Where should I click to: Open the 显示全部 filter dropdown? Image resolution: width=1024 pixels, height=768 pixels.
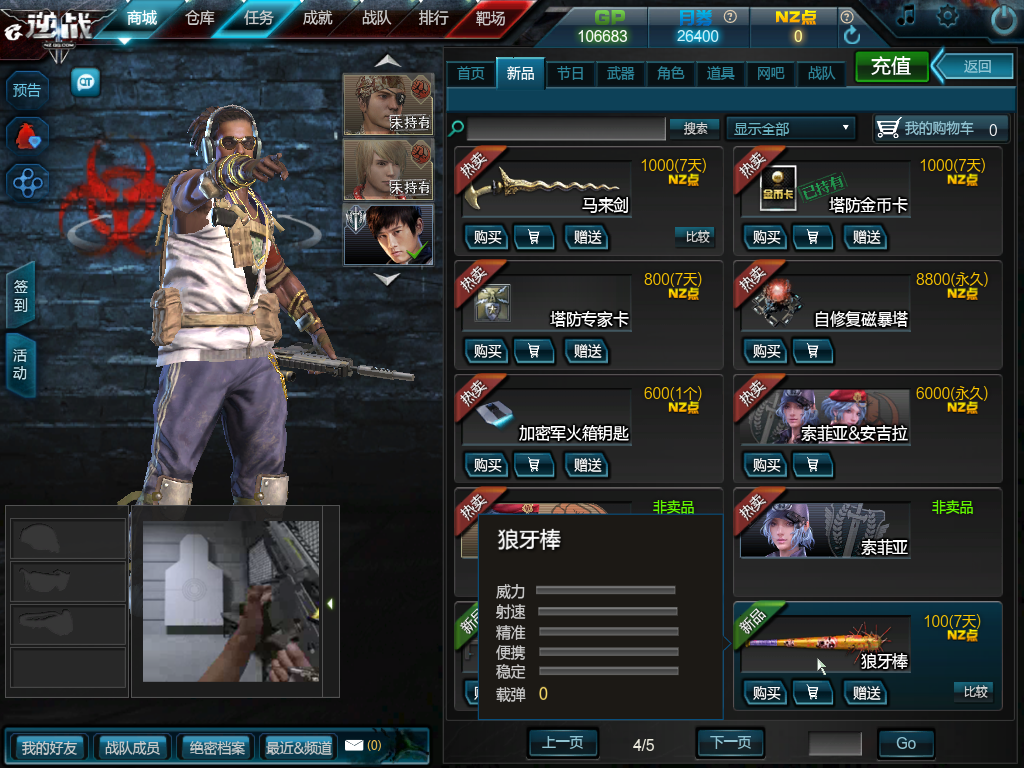click(x=791, y=128)
